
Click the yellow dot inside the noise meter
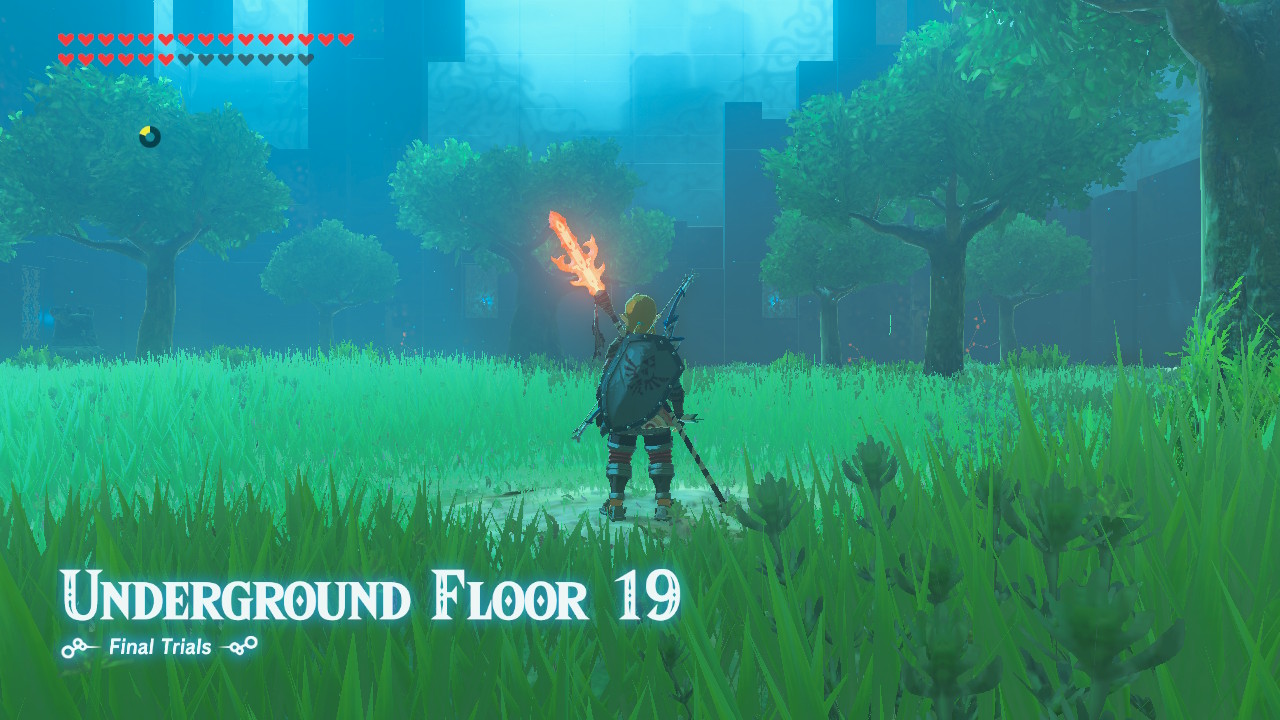click(145, 129)
